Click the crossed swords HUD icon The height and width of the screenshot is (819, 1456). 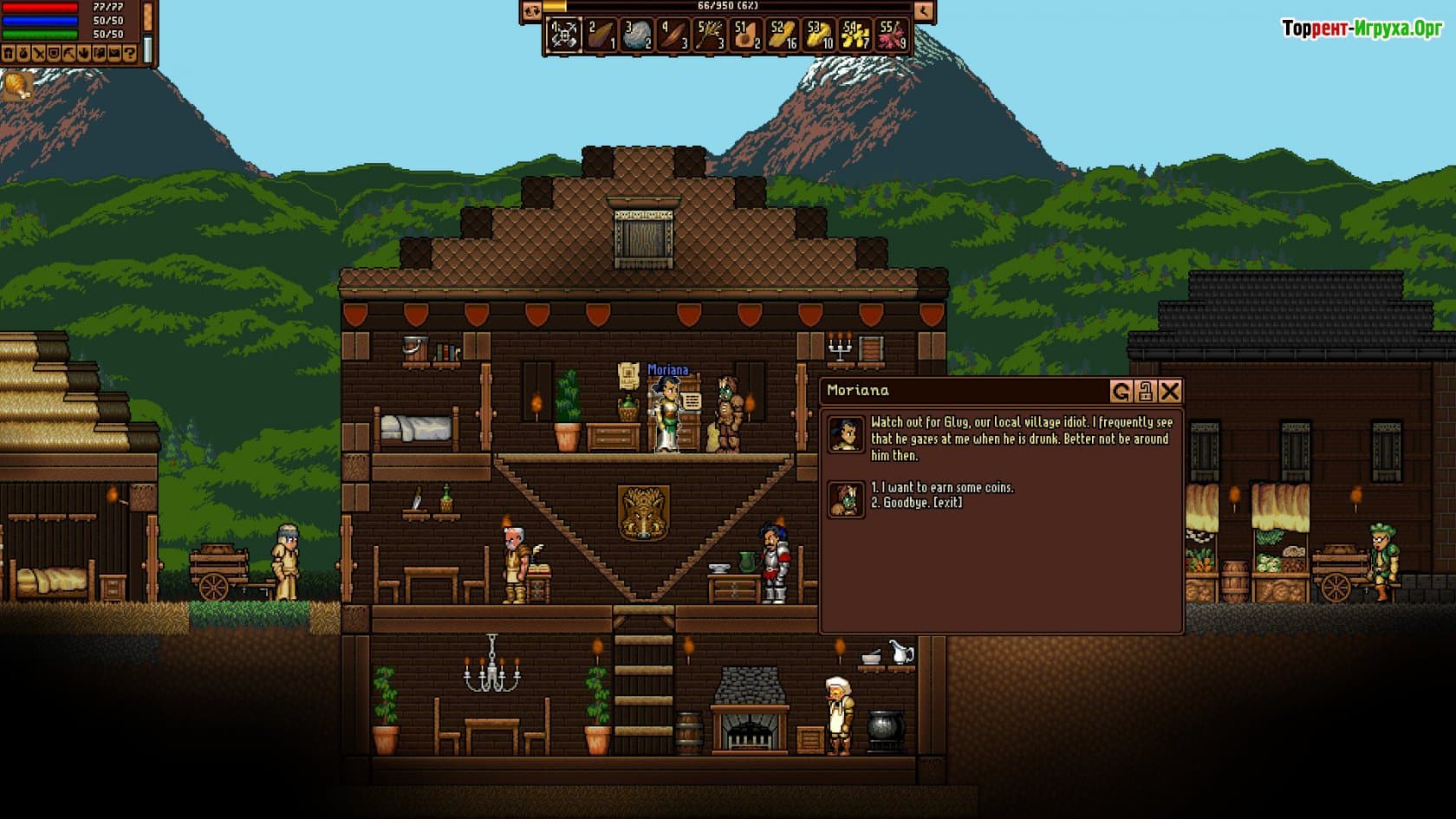point(39,54)
